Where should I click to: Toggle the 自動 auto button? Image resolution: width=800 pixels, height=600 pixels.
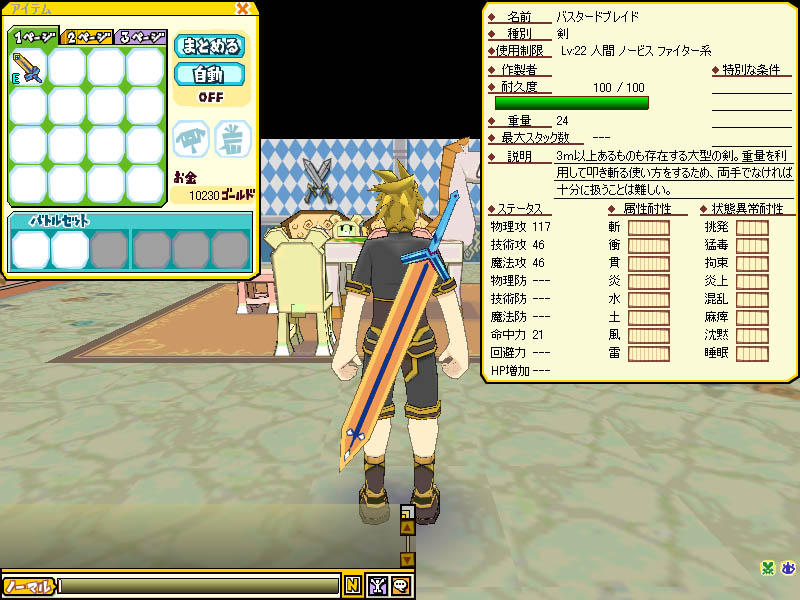[x=210, y=74]
